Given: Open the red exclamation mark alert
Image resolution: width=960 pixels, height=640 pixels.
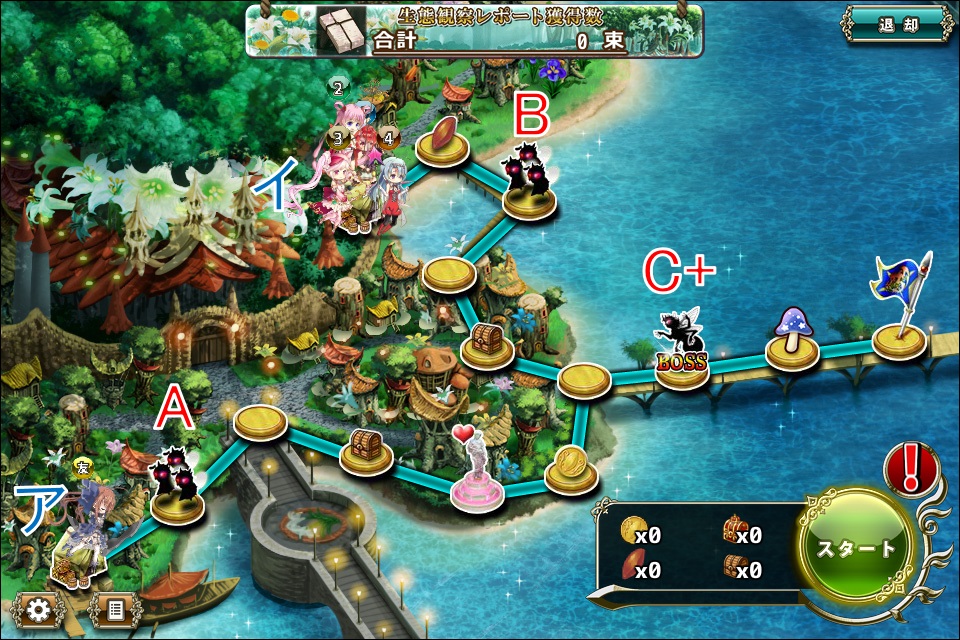Looking at the screenshot, I should tap(911, 468).
